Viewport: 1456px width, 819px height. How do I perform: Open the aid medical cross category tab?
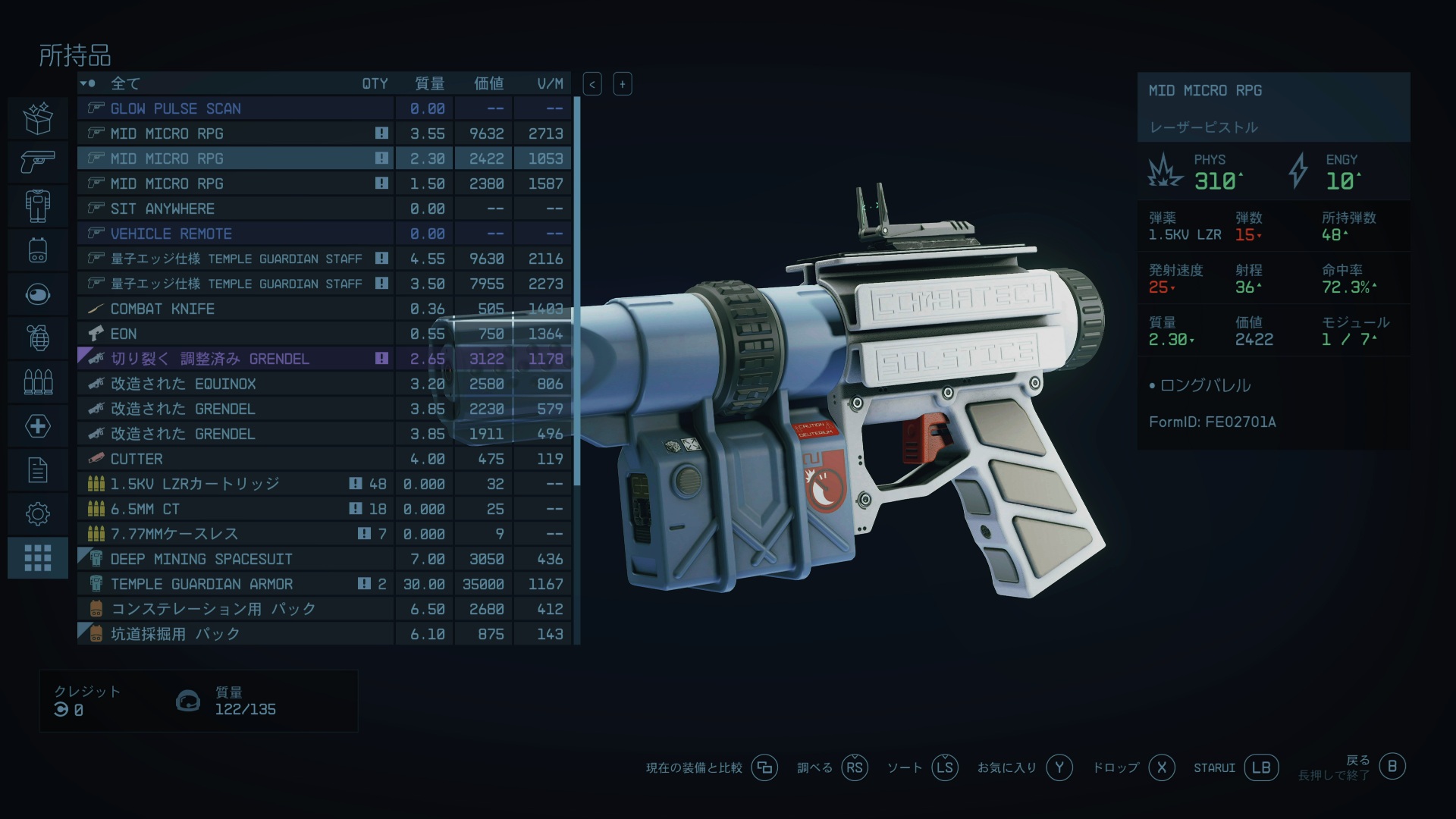click(38, 426)
